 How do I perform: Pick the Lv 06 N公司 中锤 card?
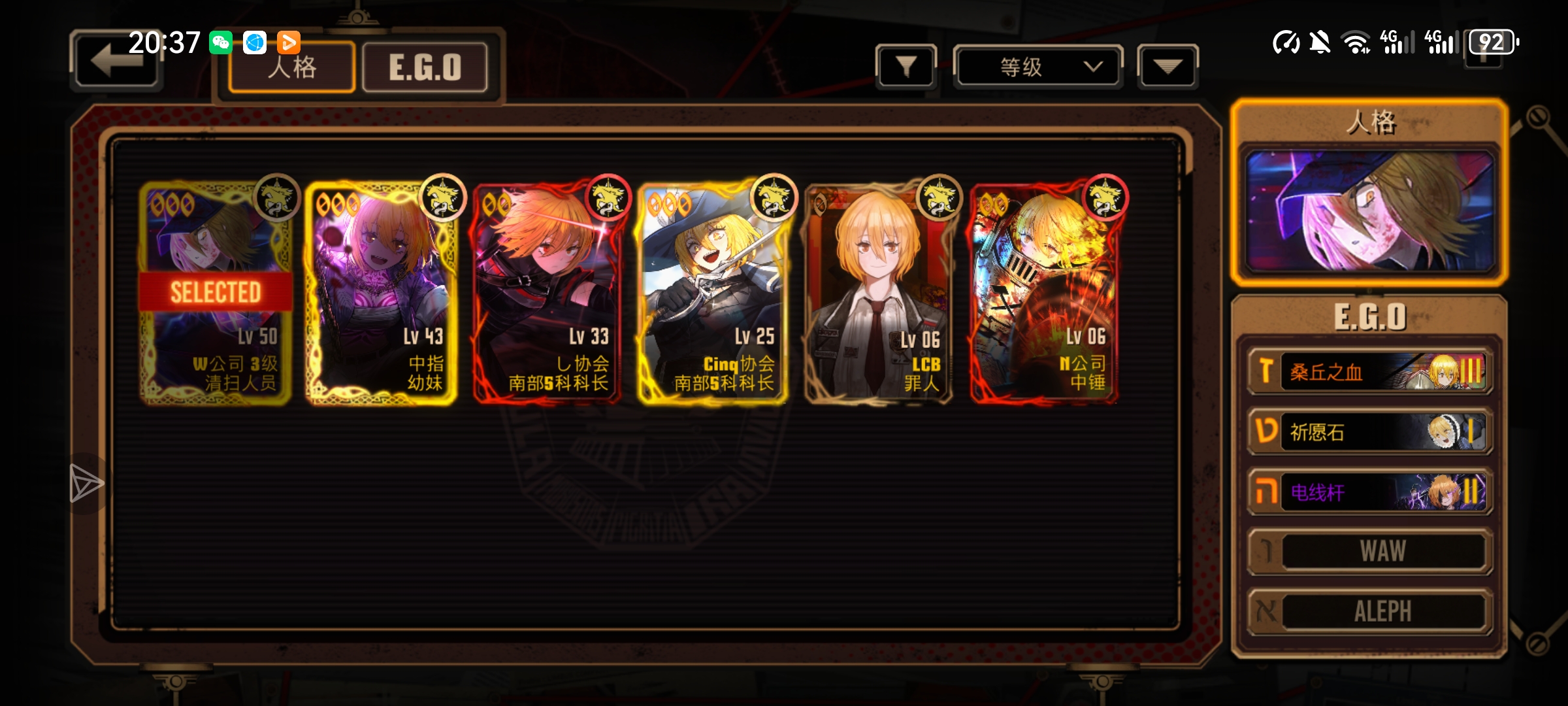click(x=1045, y=294)
